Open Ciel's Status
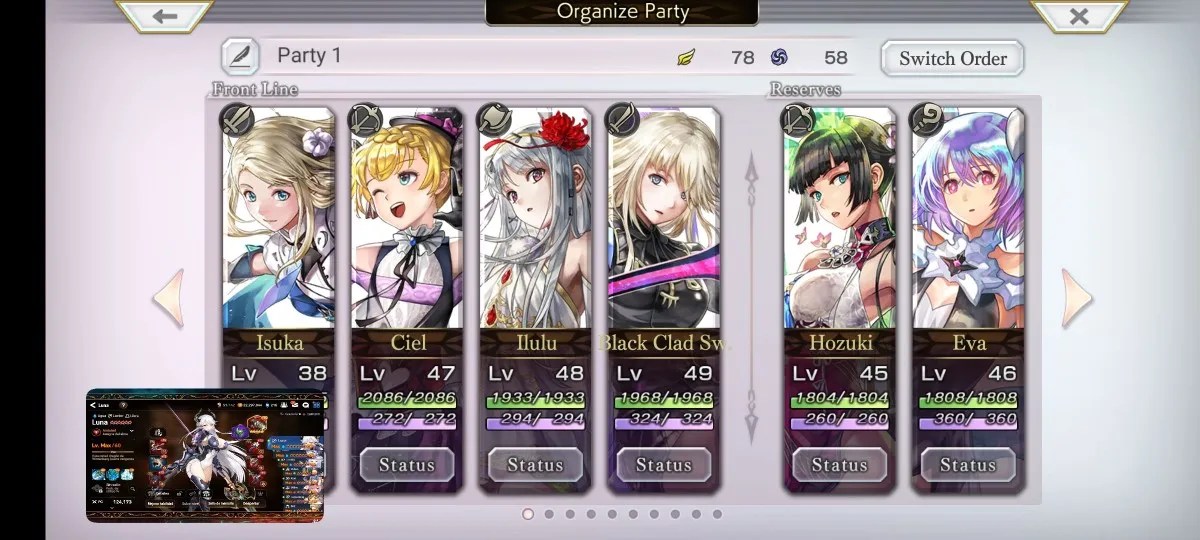This screenshot has height=540, width=1200. tap(407, 465)
